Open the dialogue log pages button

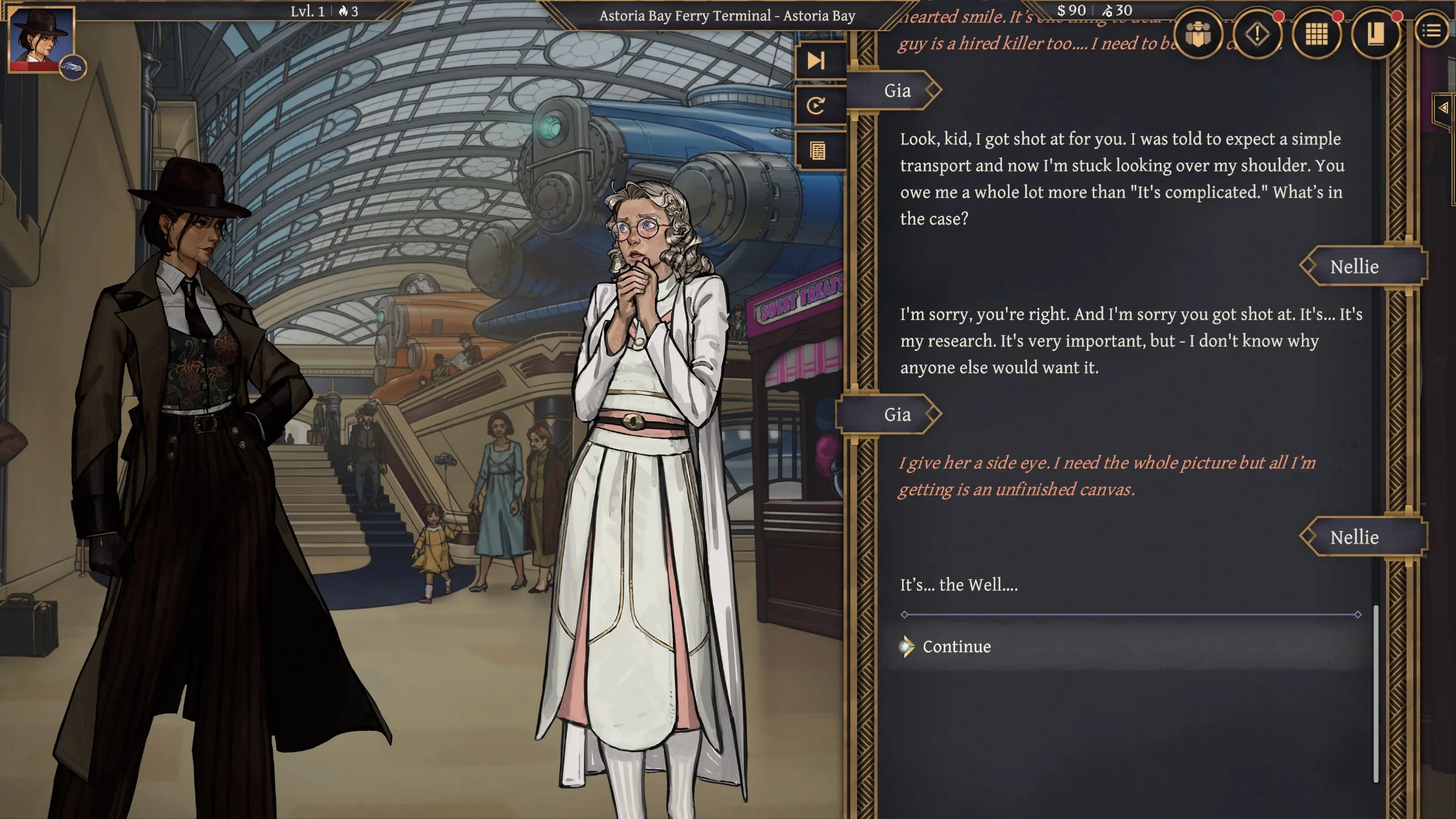[818, 151]
